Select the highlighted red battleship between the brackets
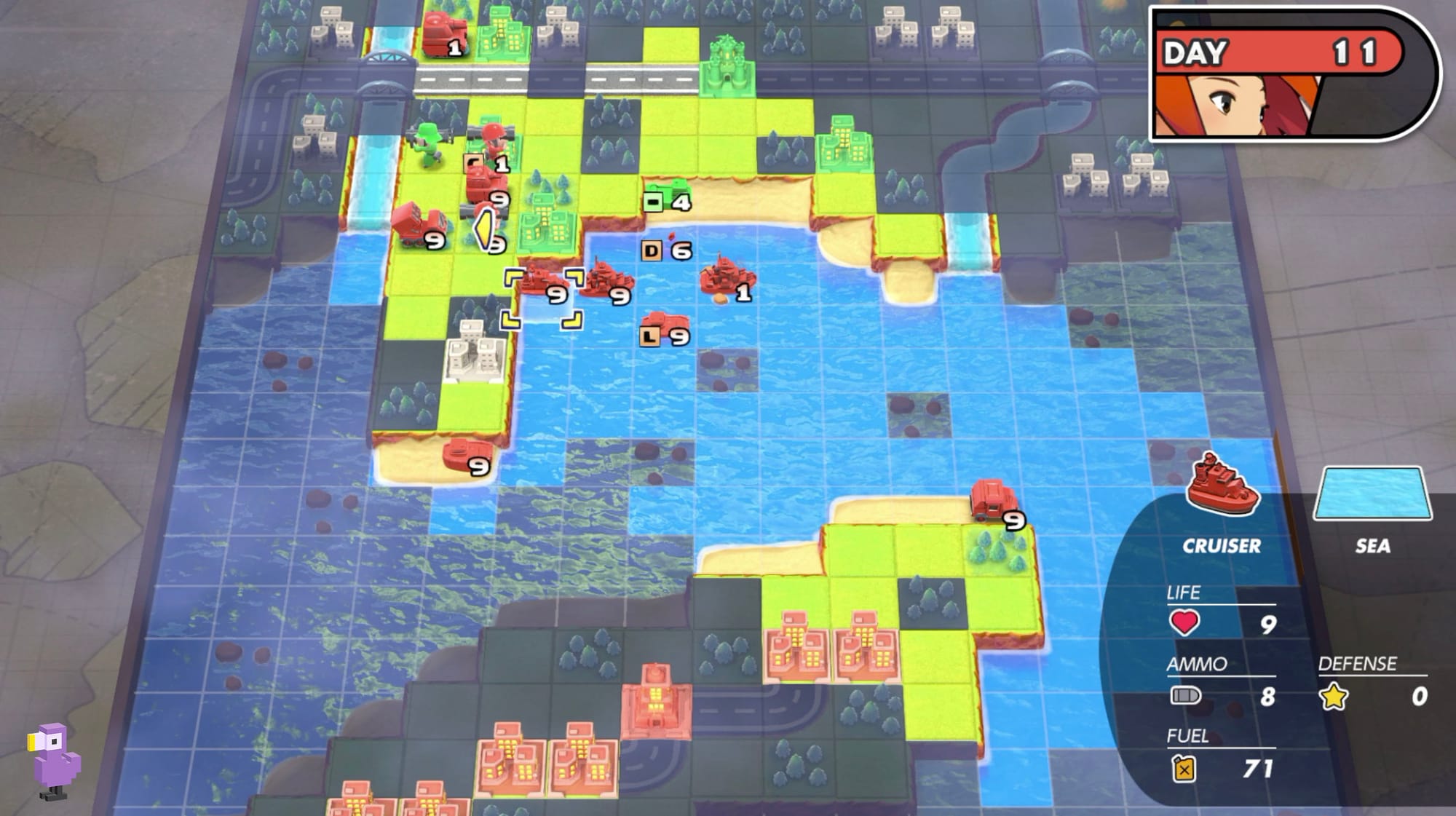The width and height of the screenshot is (1456, 816). pyautogui.click(x=542, y=284)
